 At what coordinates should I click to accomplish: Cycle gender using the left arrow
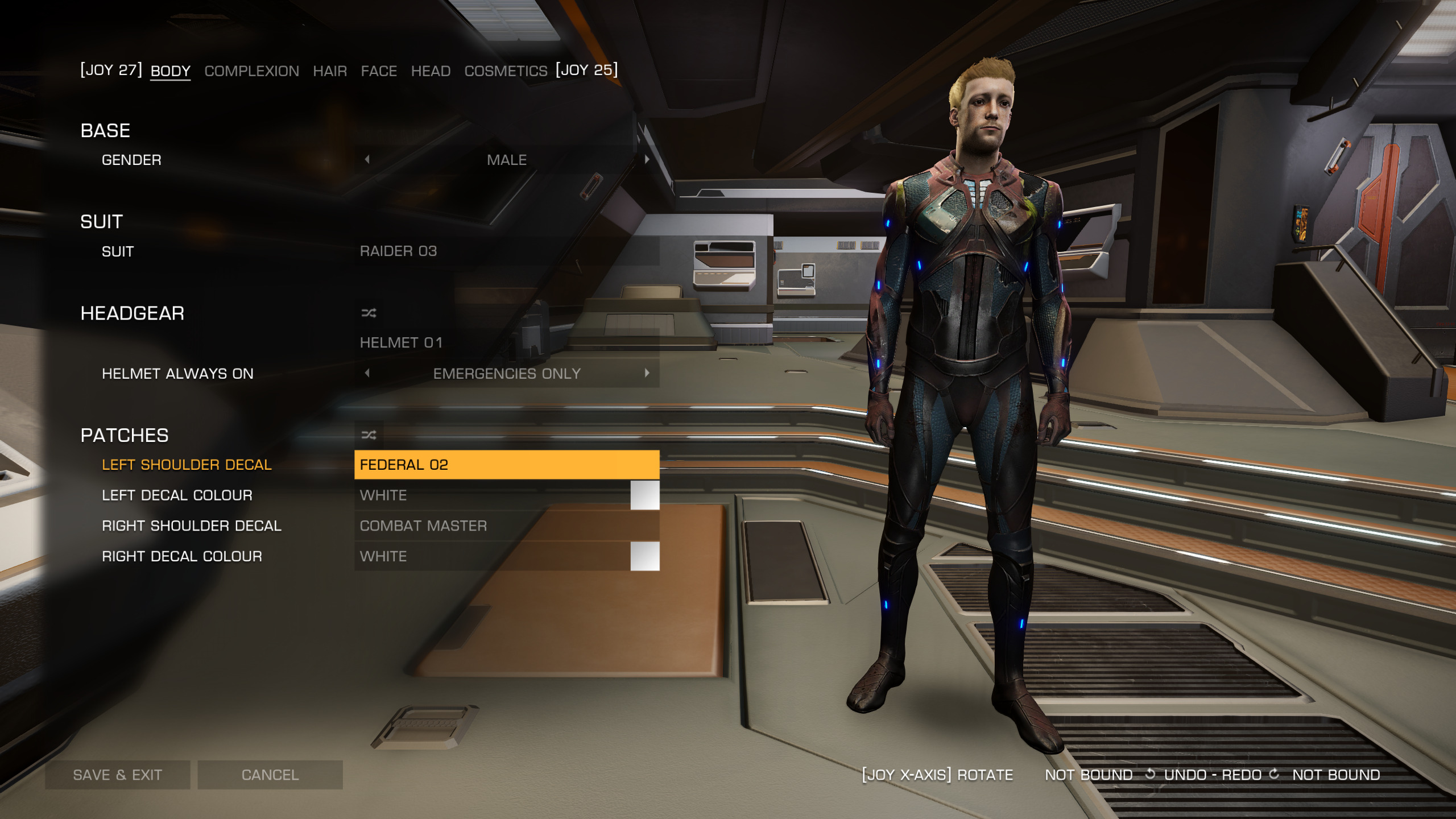367,160
